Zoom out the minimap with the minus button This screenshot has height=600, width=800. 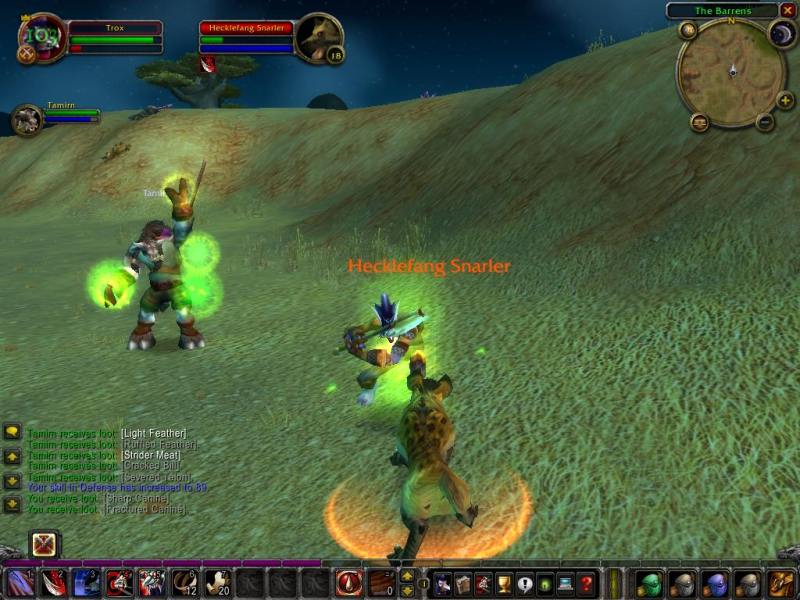coord(765,123)
